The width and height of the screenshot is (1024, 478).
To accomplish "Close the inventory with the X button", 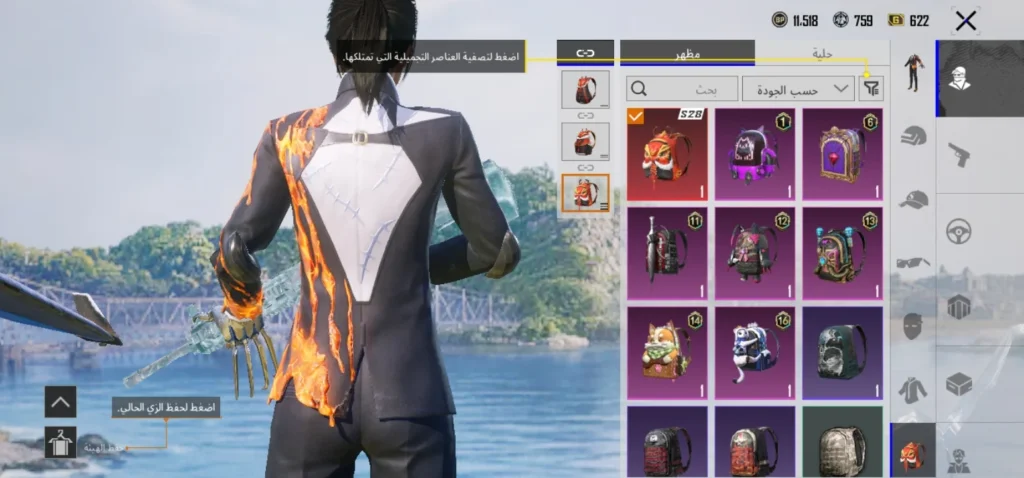I will (965, 21).
